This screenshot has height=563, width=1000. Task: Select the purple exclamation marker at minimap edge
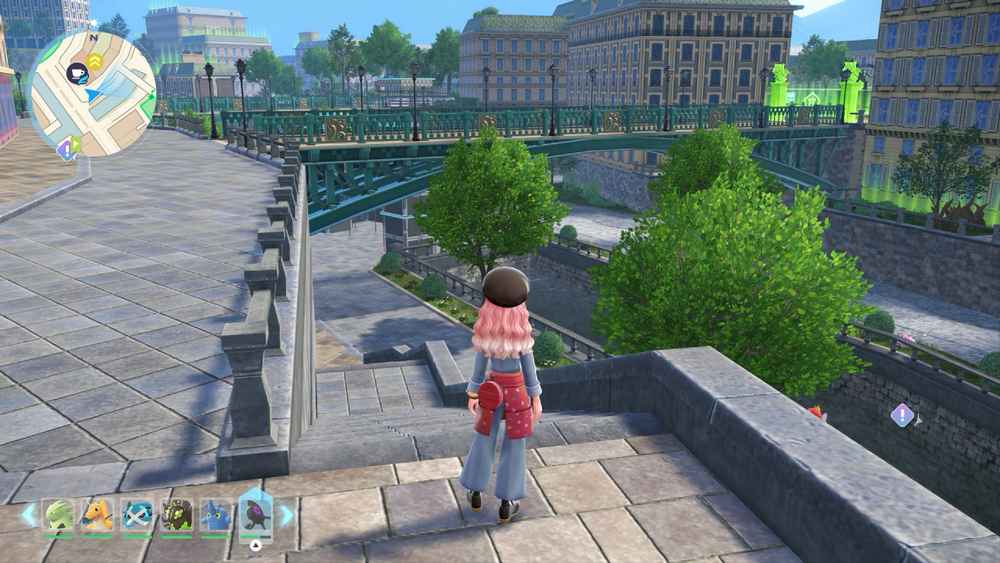(68, 148)
